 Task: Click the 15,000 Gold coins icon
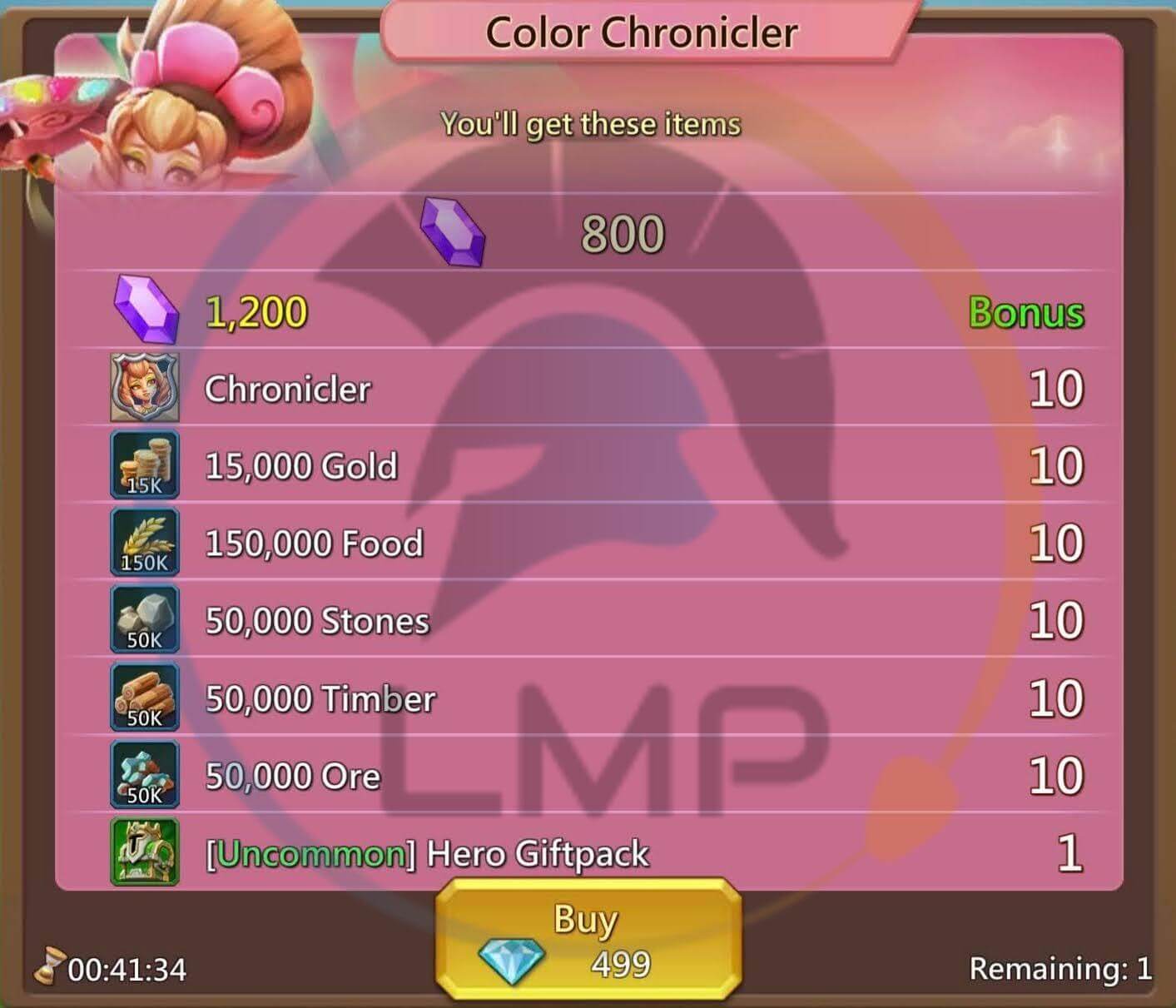143,464
